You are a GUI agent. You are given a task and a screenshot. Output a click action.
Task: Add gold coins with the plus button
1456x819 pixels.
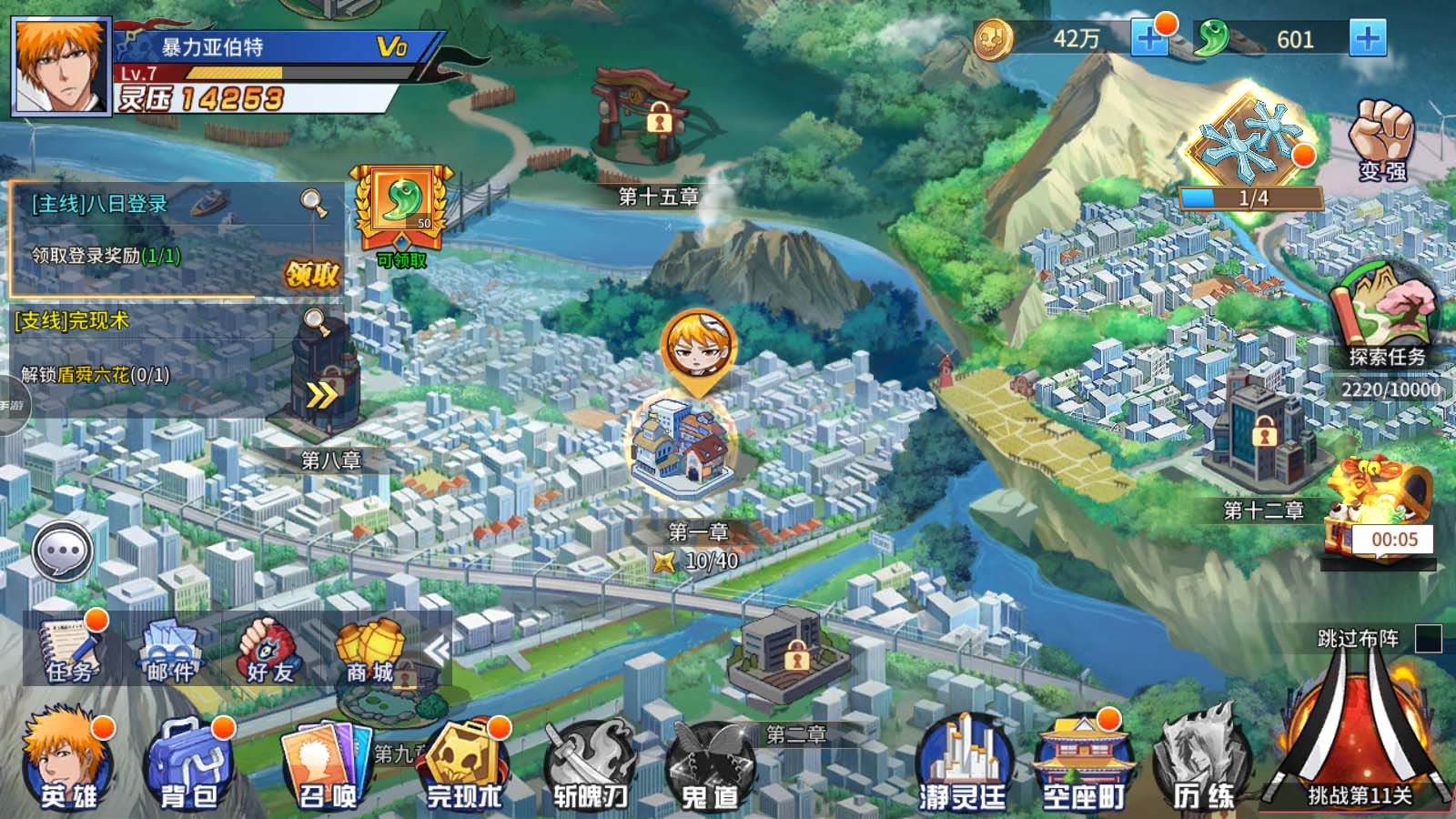[x=1149, y=39]
